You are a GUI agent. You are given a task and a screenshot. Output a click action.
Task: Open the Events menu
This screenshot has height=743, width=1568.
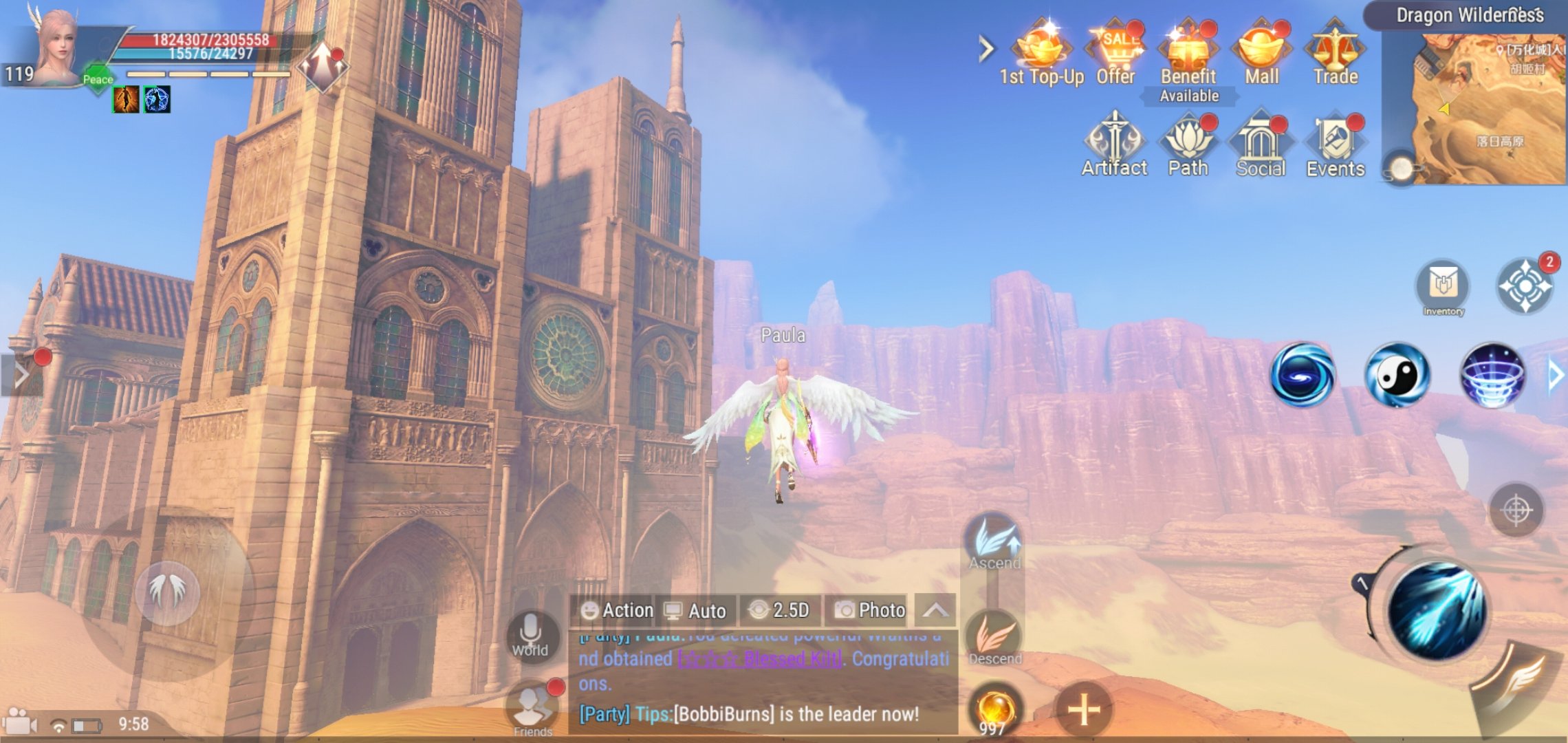[x=1336, y=144]
